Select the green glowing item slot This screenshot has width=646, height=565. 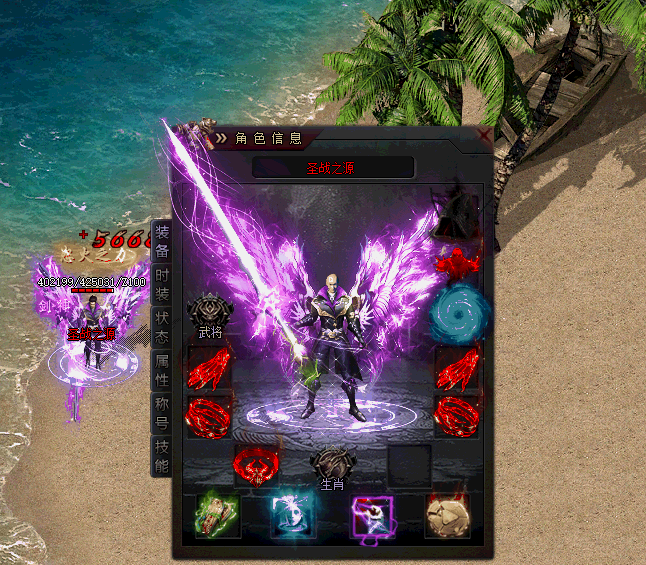click(x=218, y=516)
